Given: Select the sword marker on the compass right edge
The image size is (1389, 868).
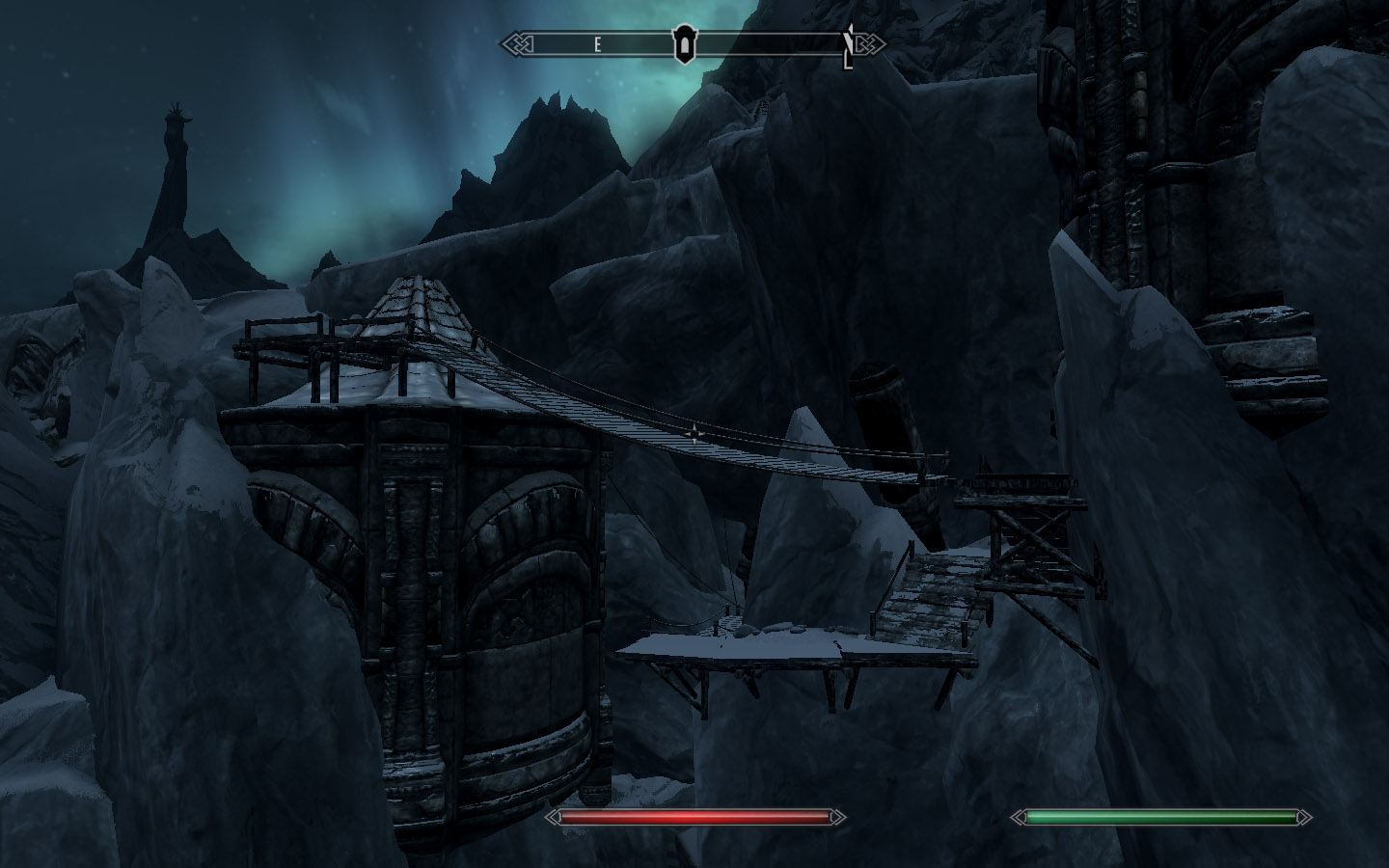Looking at the screenshot, I should point(847,42).
